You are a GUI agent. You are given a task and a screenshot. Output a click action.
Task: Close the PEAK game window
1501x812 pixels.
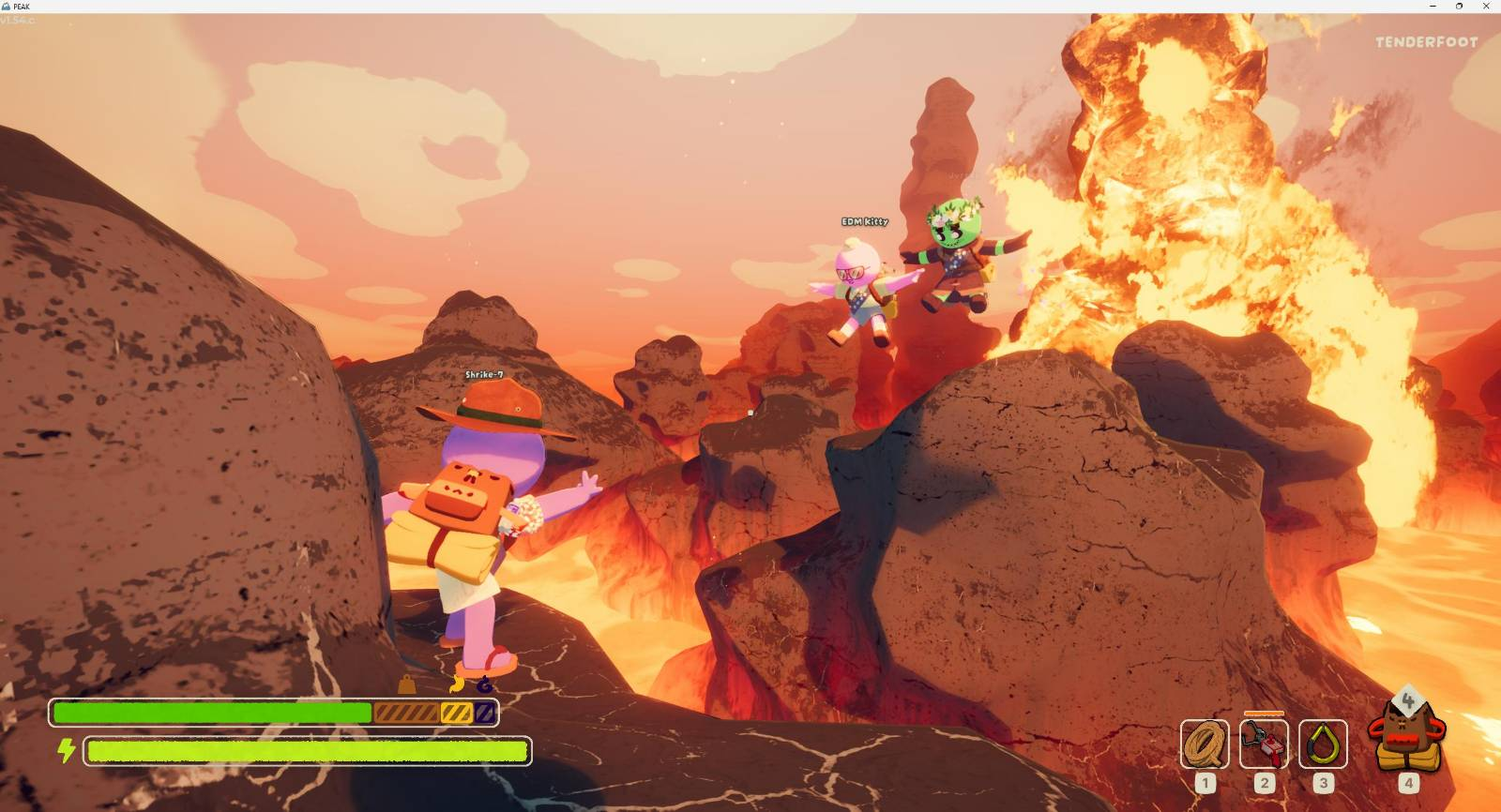(x=1486, y=7)
